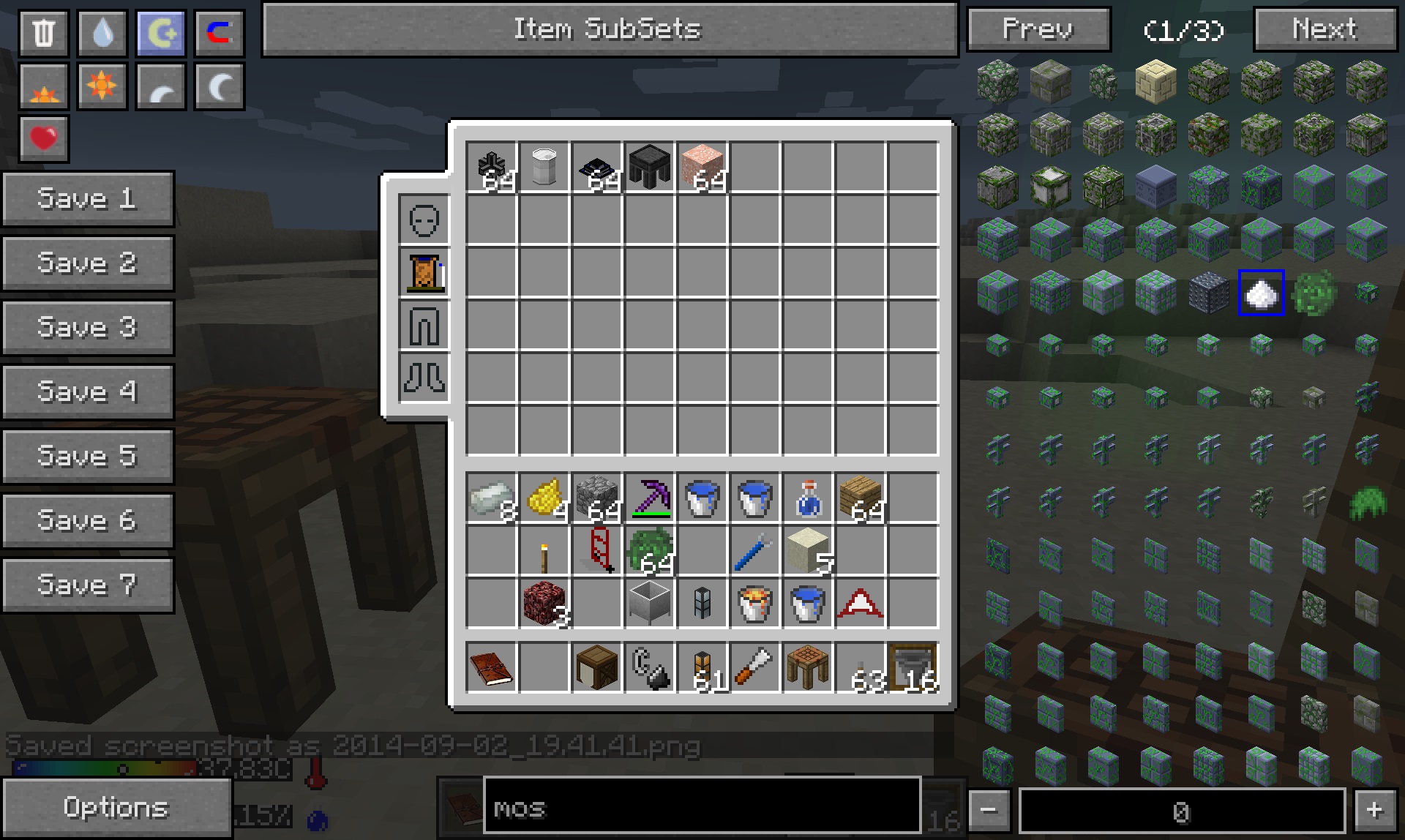Image resolution: width=1405 pixels, height=840 pixels.
Task: Grab the water bottle potion
Action: [808, 498]
